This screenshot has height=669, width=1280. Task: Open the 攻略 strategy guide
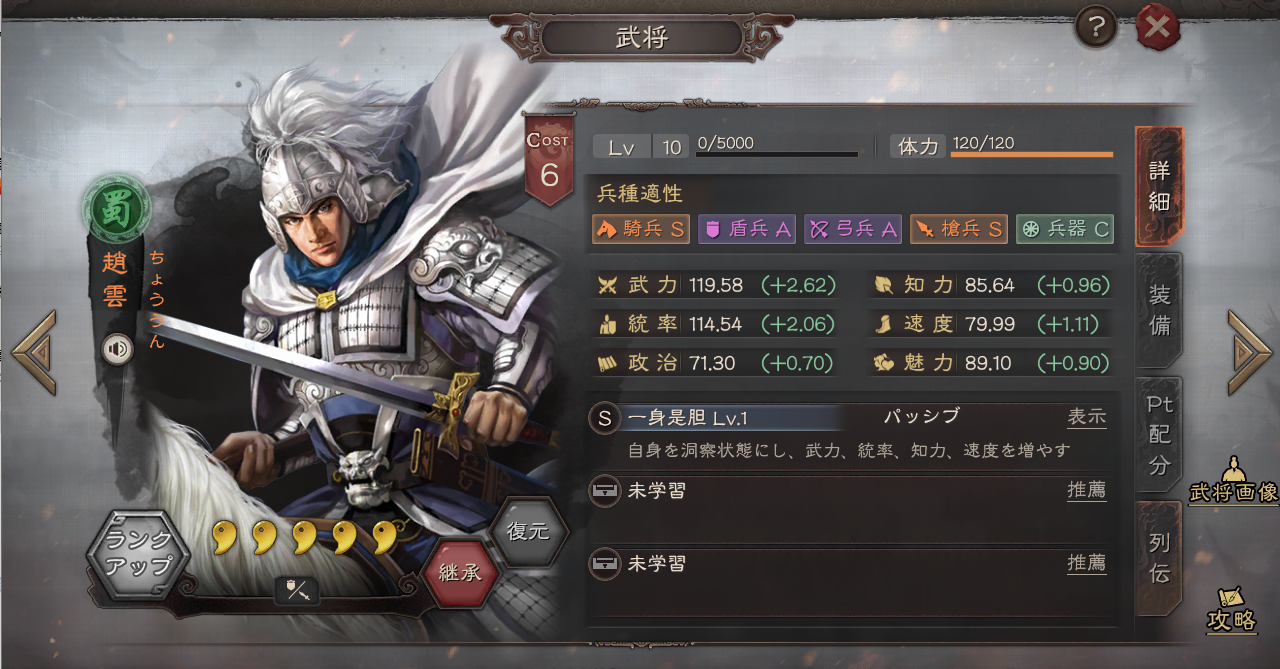pos(1231,609)
